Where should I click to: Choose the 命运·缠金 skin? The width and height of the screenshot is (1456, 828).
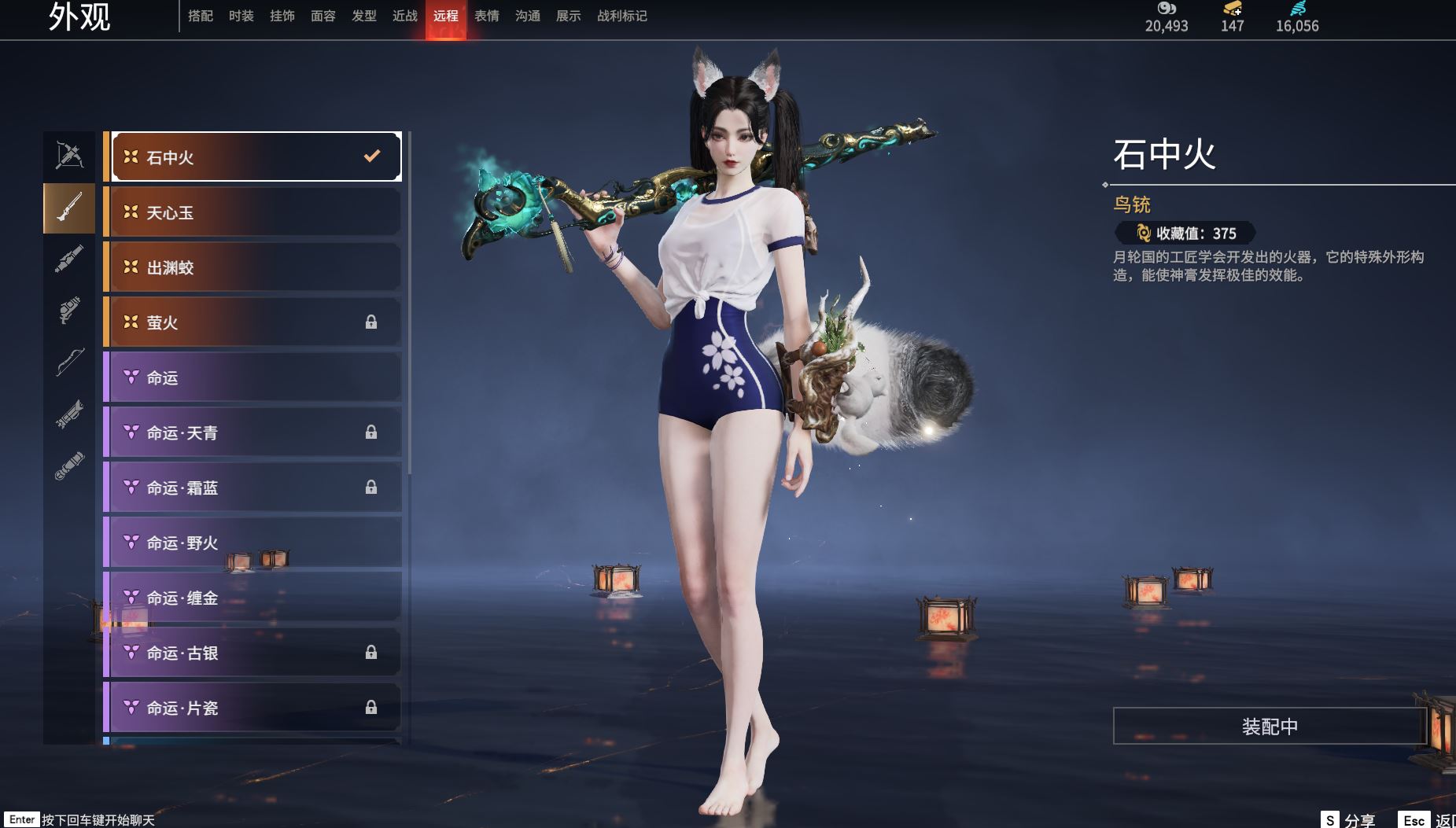[x=256, y=598]
